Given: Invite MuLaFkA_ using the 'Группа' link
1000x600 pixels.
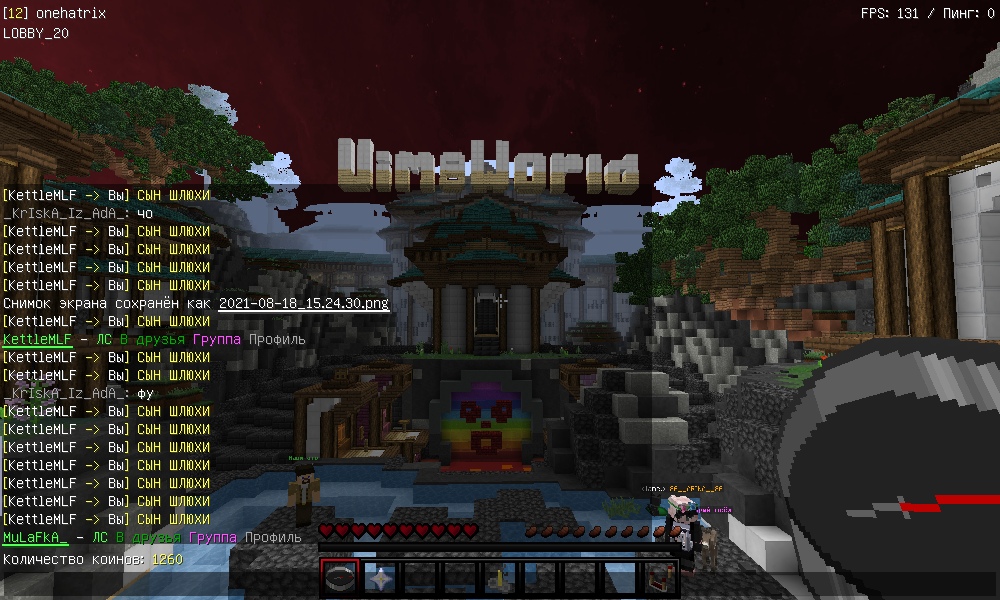Looking at the screenshot, I should coord(213,538).
